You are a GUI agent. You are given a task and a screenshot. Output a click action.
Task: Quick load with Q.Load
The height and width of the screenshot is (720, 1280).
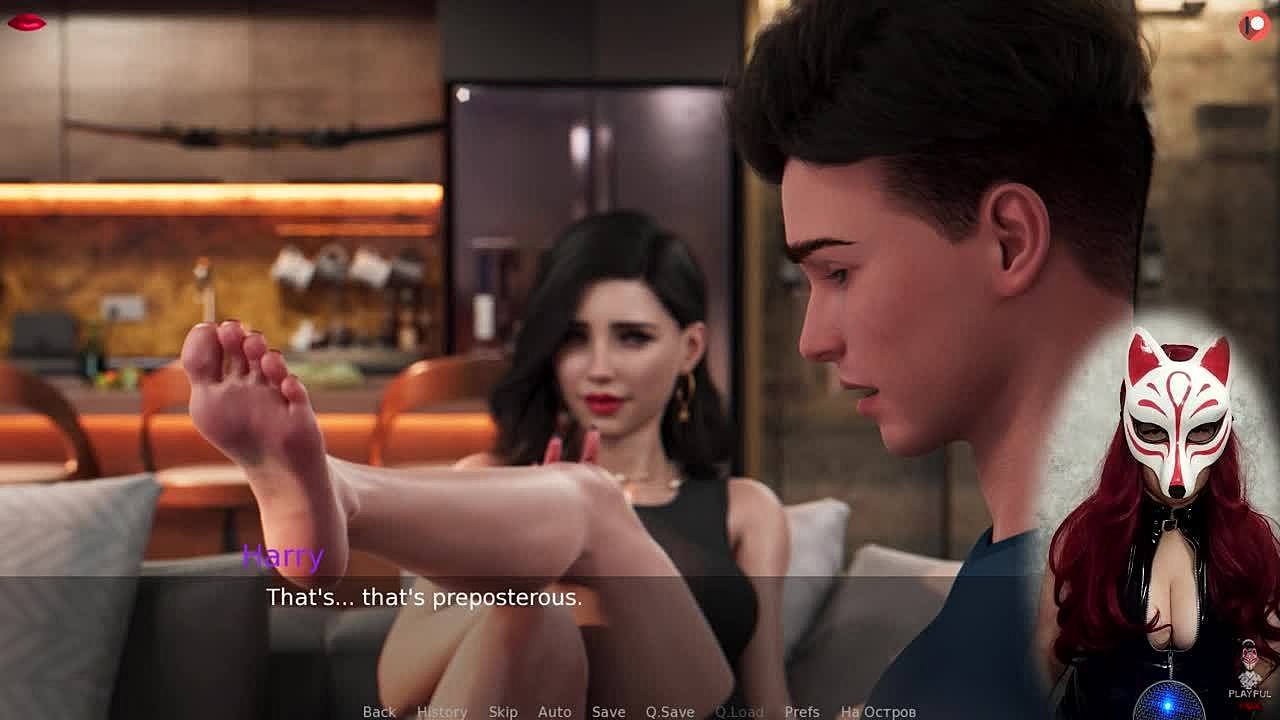click(740, 711)
